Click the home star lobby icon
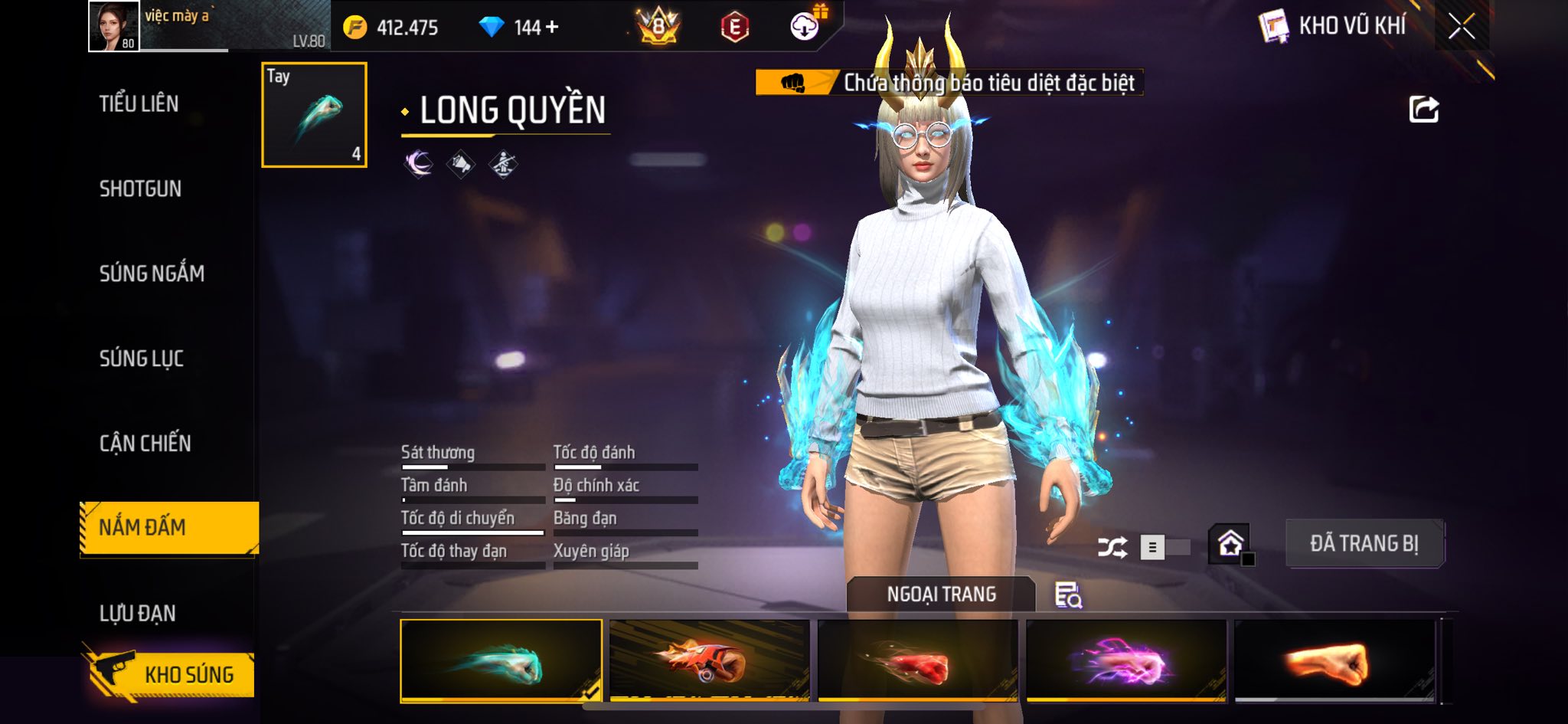The image size is (1568, 724). click(1230, 544)
